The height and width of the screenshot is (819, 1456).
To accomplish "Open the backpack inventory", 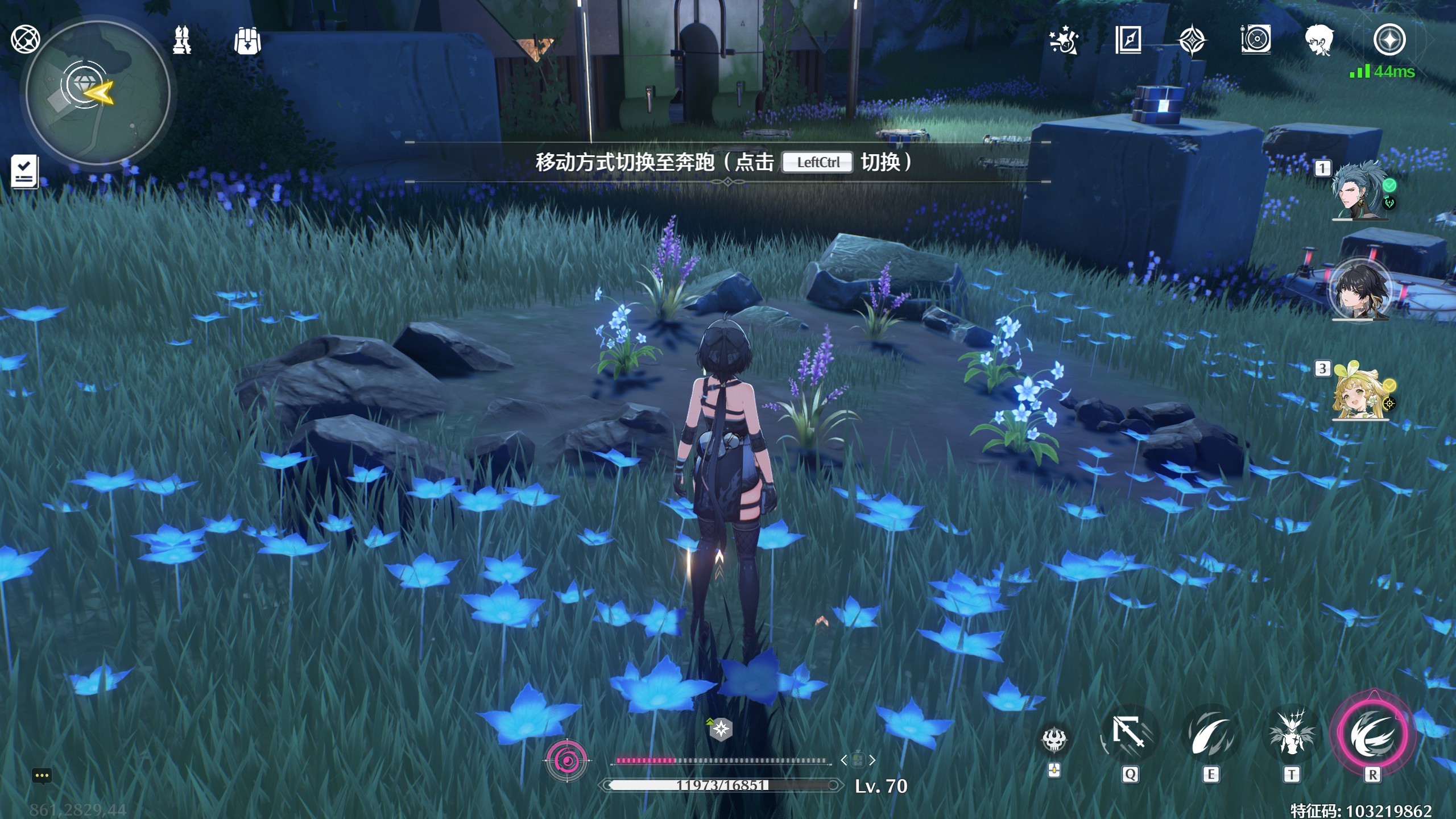I will tap(247, 40).
